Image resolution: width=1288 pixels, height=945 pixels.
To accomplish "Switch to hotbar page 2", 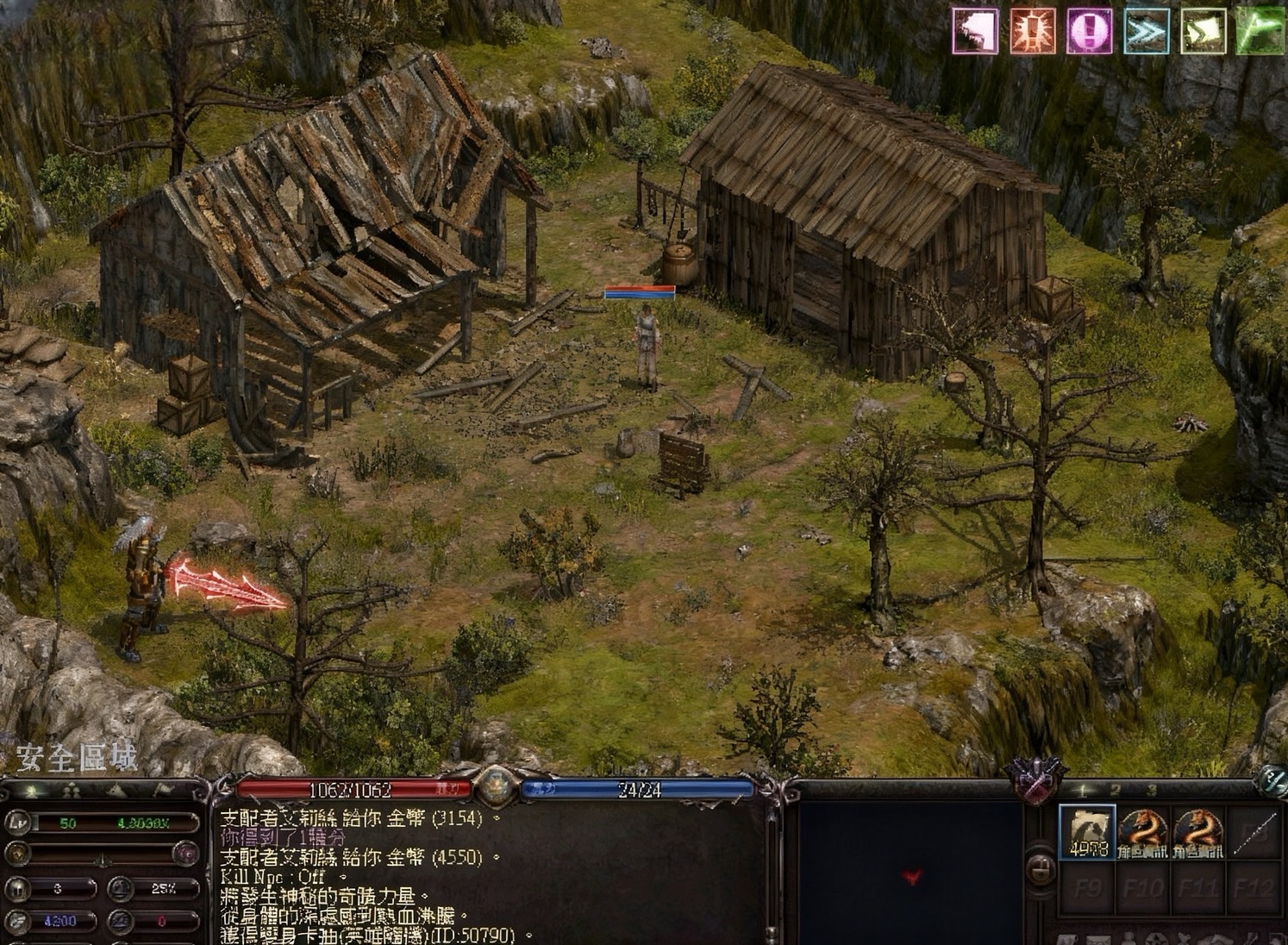I will pos(1116,790).
